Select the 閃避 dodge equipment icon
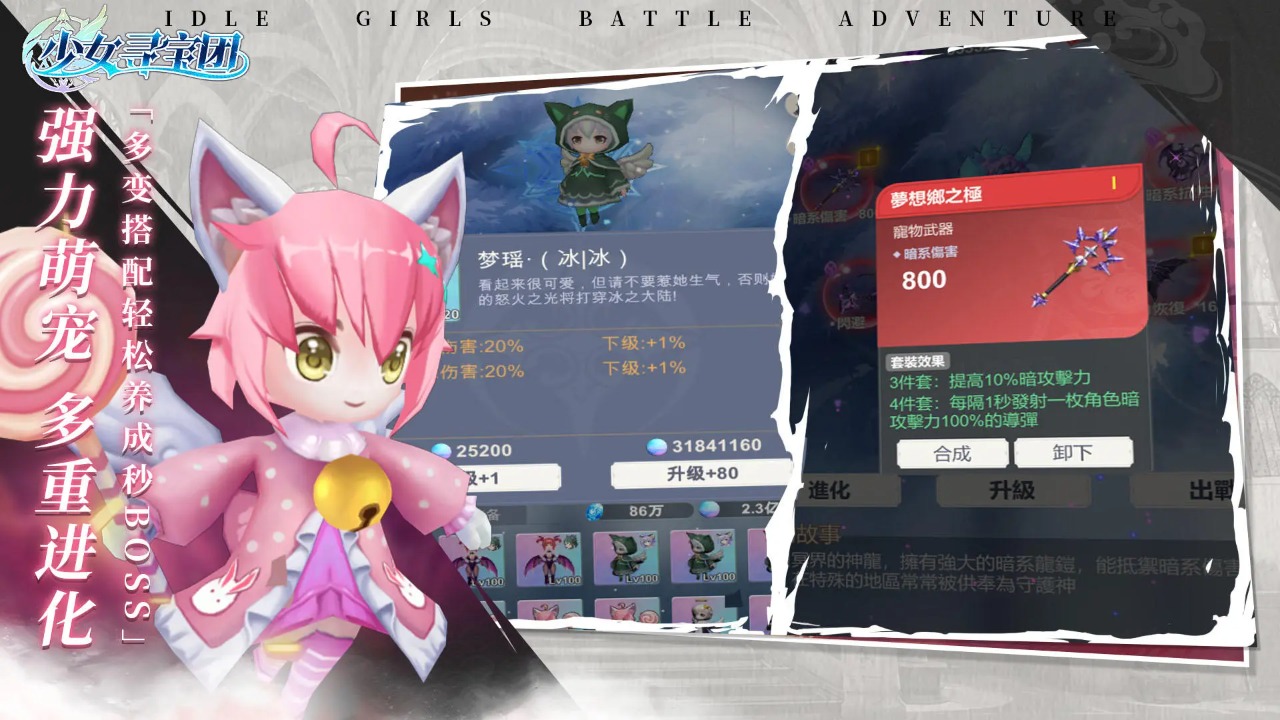 (849, 295)
